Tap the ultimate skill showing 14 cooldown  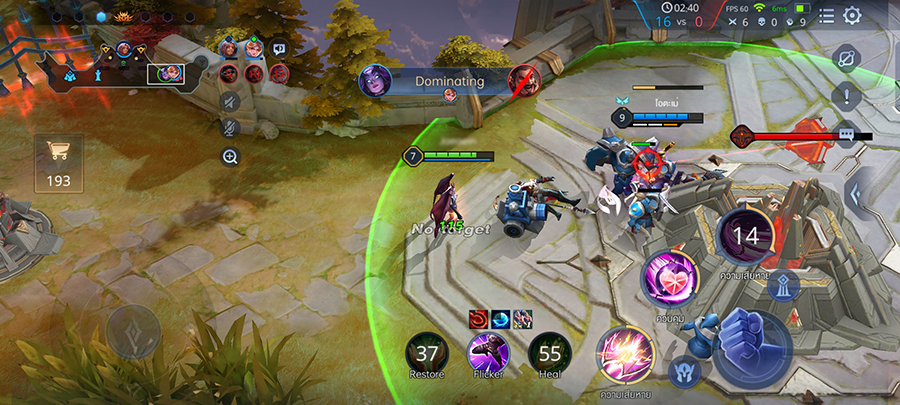pos(746,236)
